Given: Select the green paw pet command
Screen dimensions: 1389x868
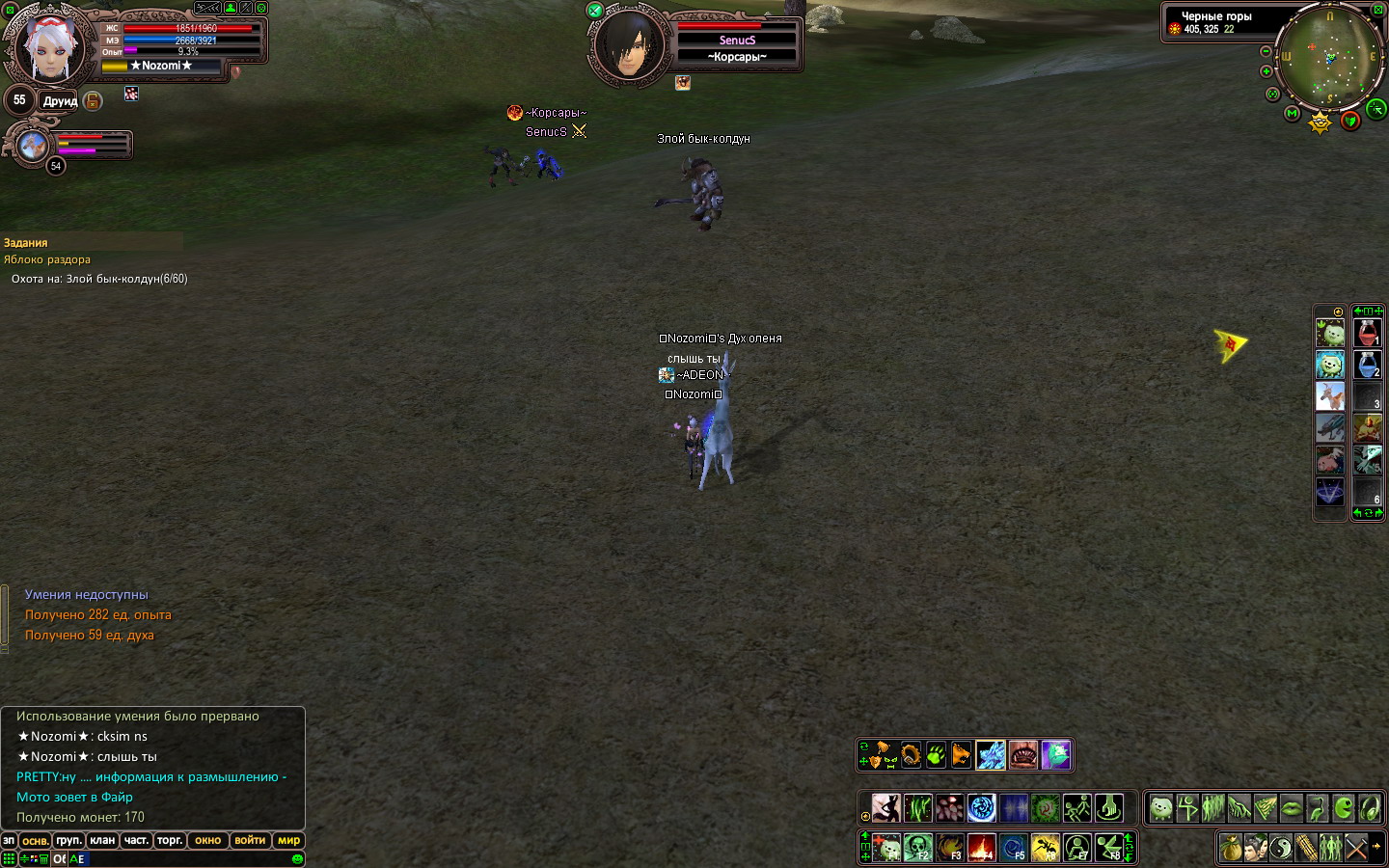Looking at the screenshot, I should tap(936, 754).
